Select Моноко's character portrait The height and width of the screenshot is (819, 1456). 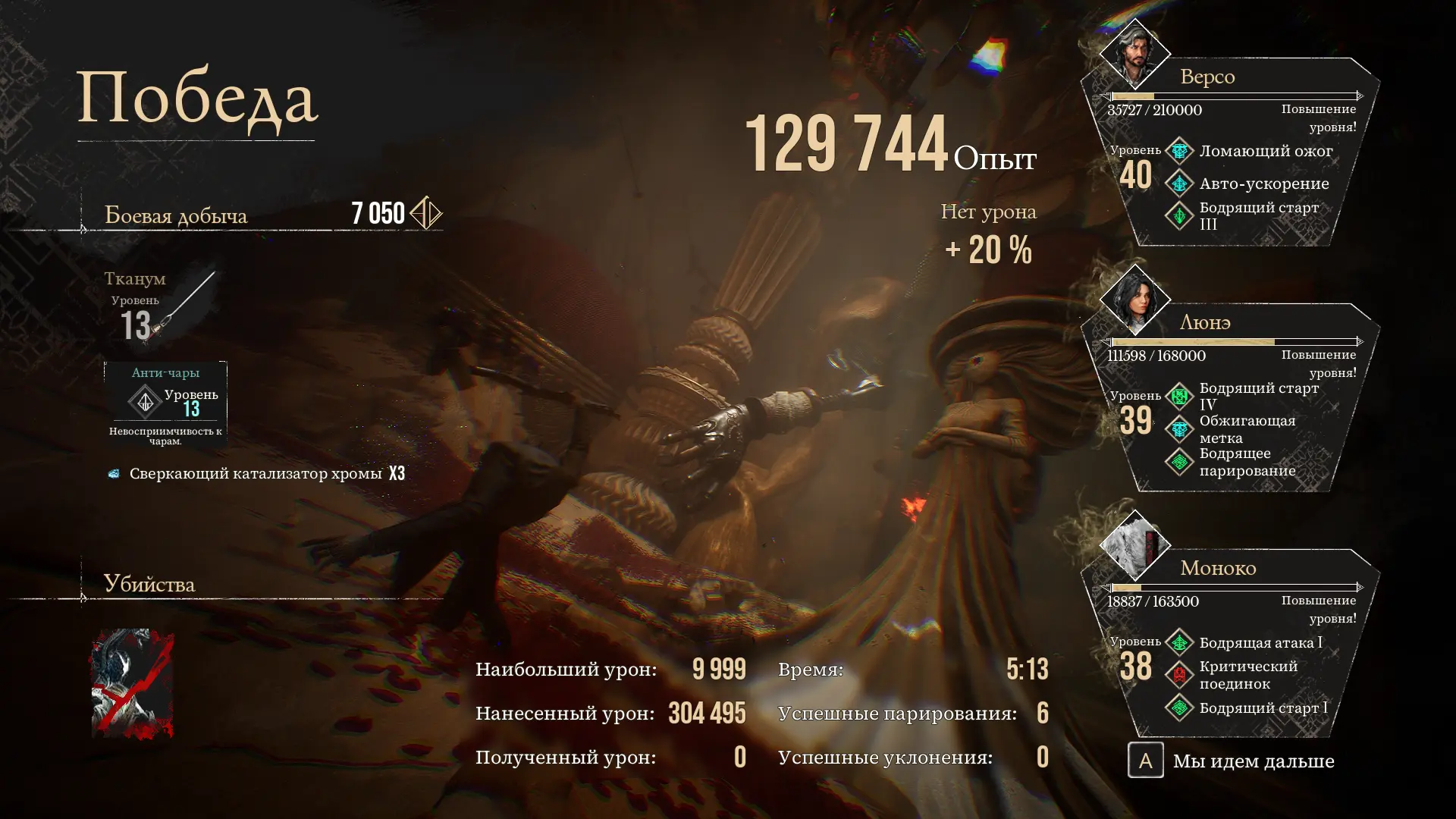(1134, 545)
